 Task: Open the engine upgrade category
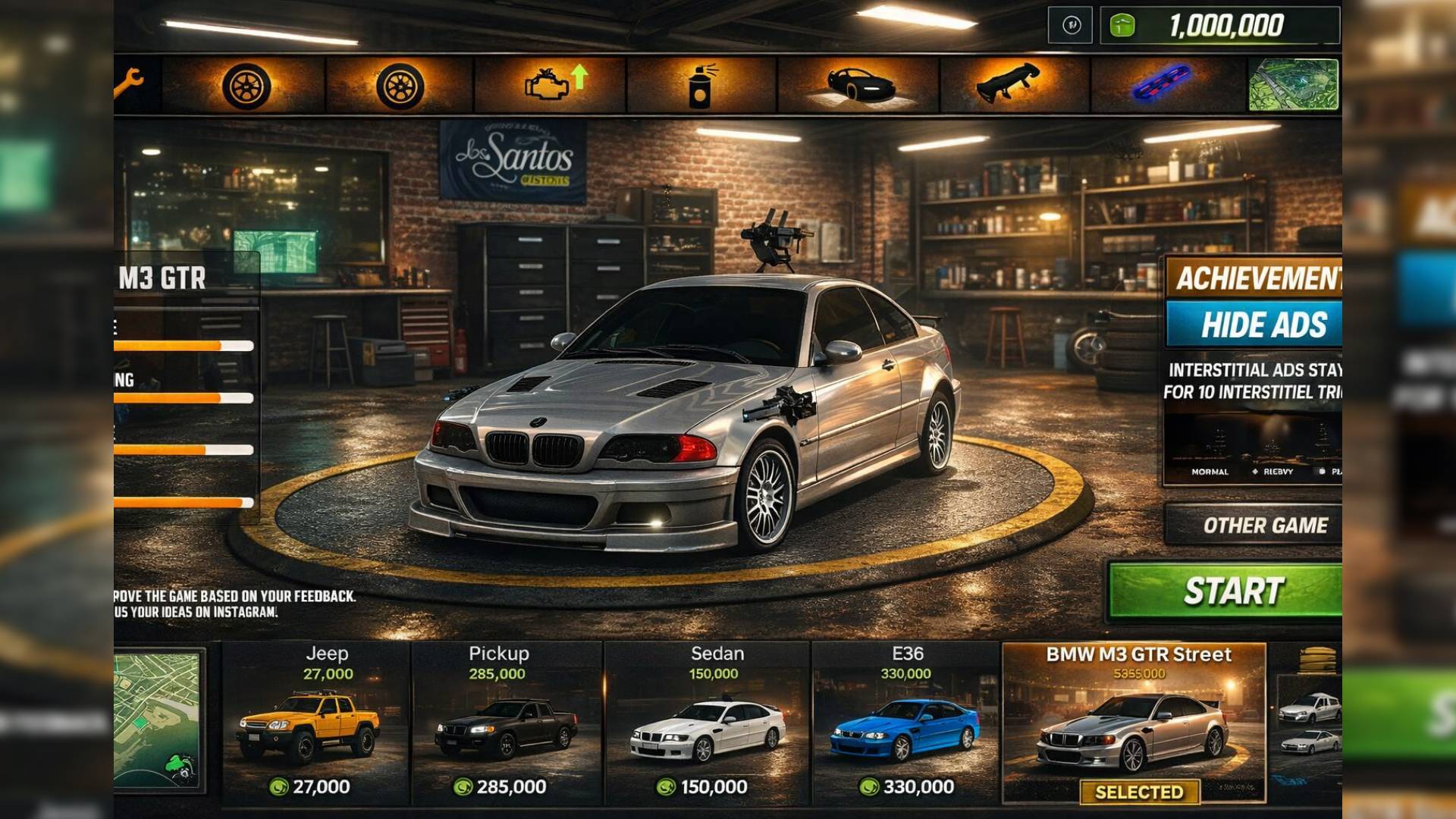pos(551,85)
